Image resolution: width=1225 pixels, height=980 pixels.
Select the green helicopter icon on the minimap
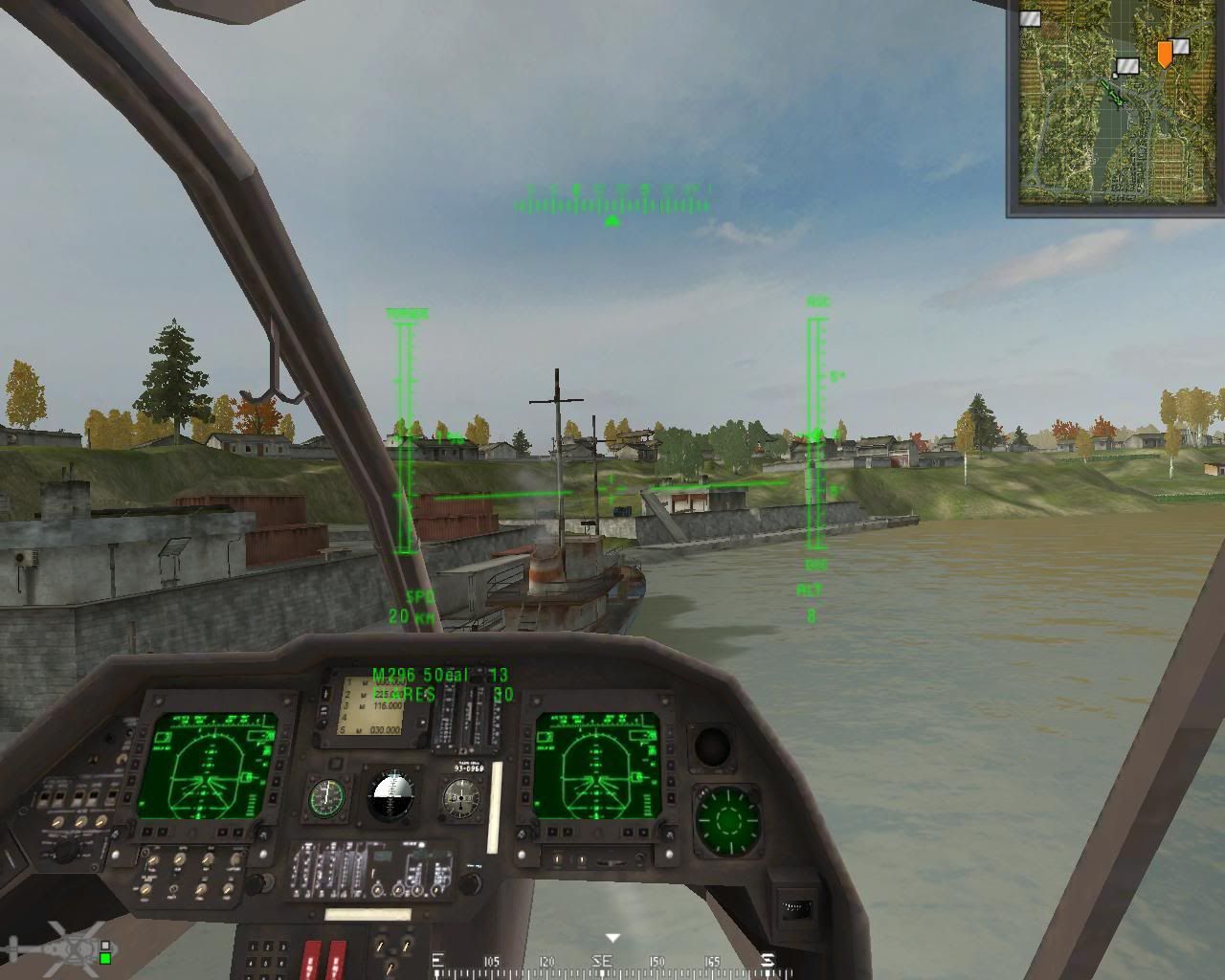point(1110,92)
